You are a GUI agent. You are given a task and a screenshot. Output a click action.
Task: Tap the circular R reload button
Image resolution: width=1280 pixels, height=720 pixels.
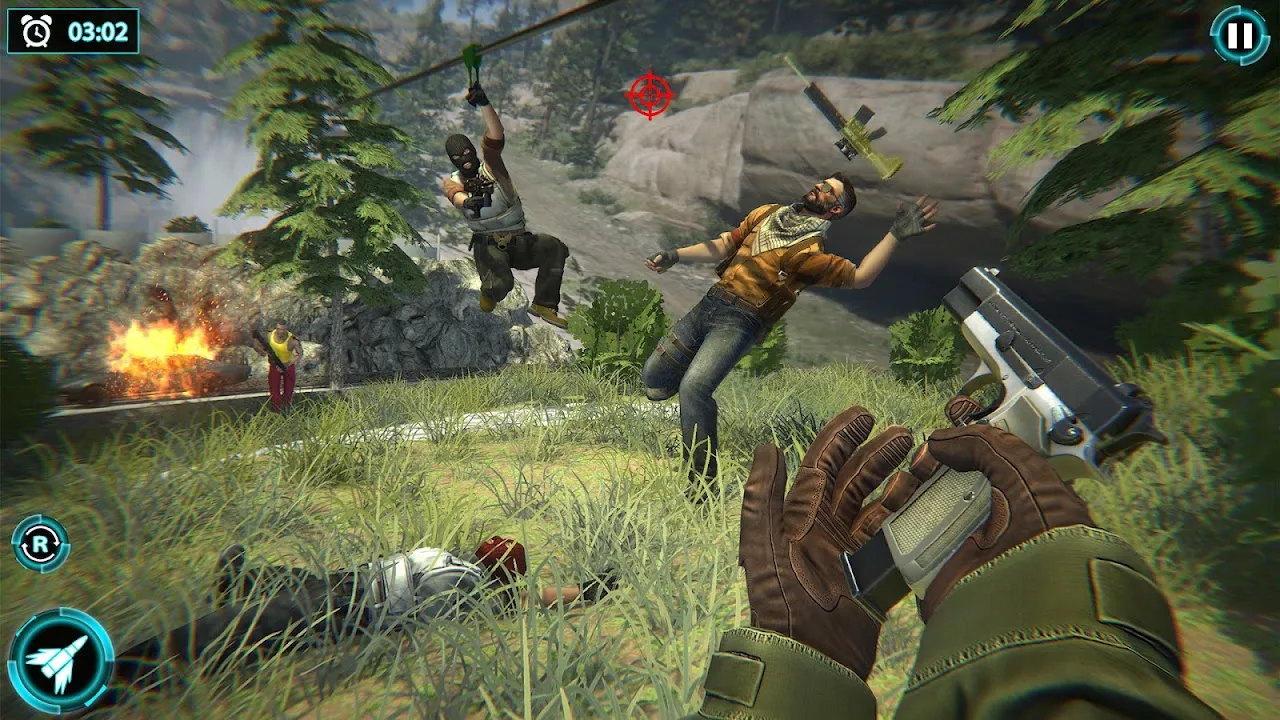(41, 544)
